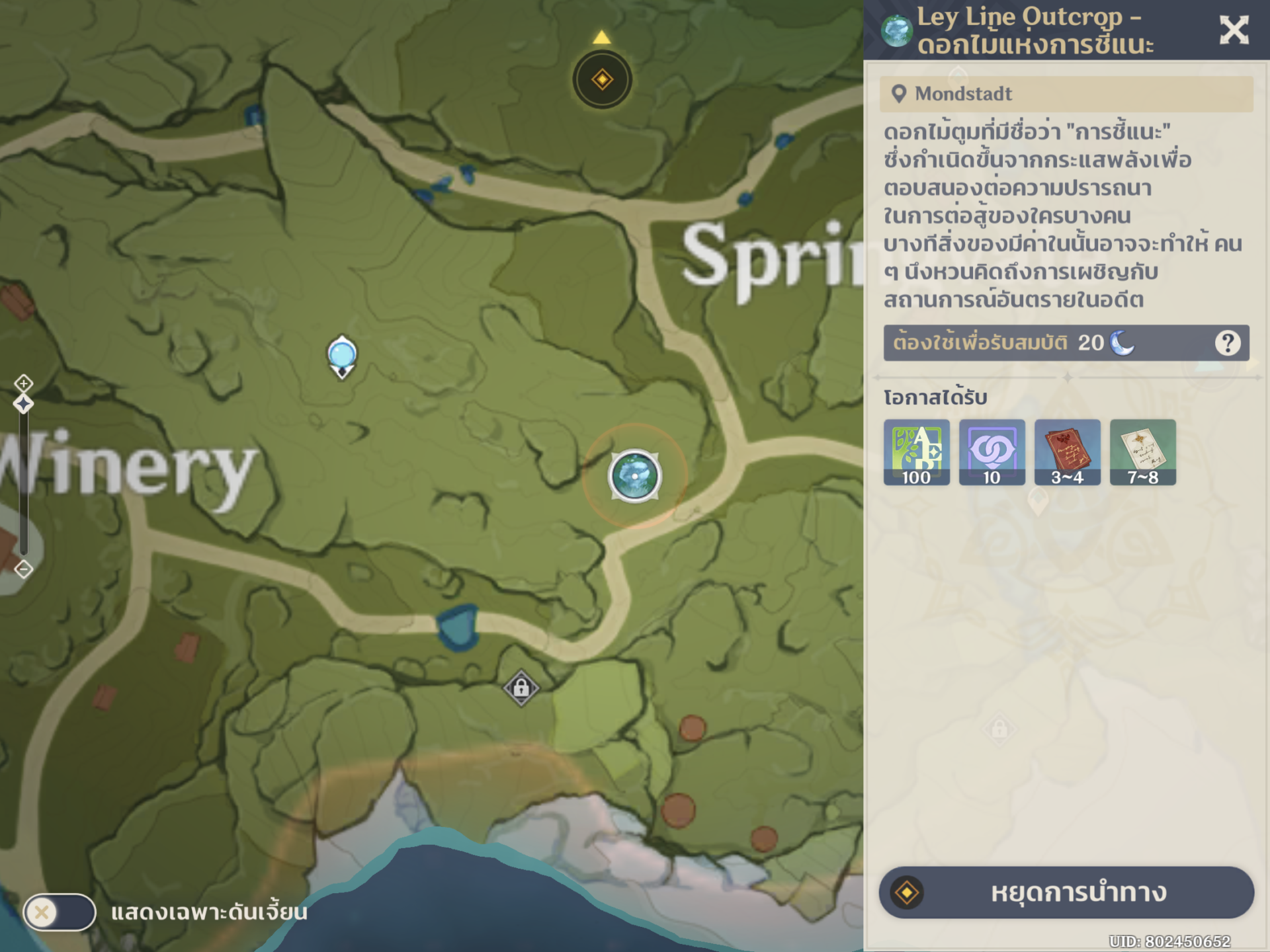Zoom in the map with plus button
Image resolution: width=1270 pixels, height=952 pixels.
(x=24, y=383)
